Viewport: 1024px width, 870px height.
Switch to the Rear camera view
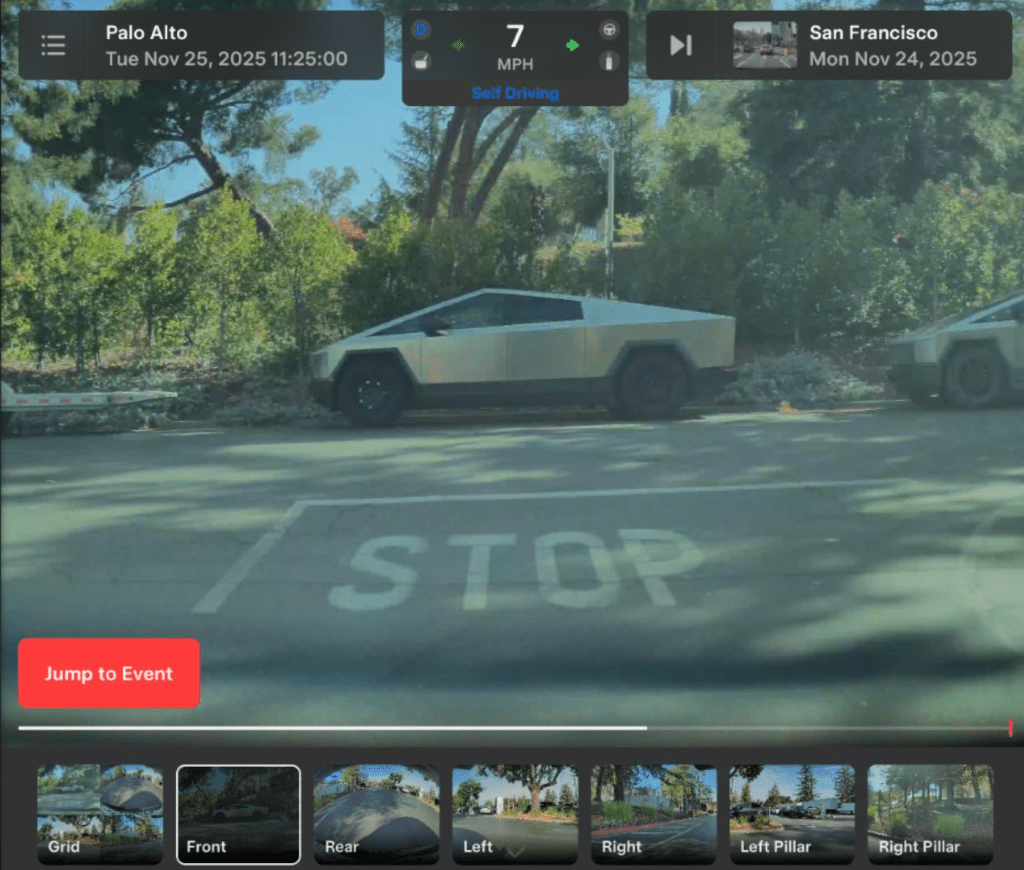click(x=376, y=814)
